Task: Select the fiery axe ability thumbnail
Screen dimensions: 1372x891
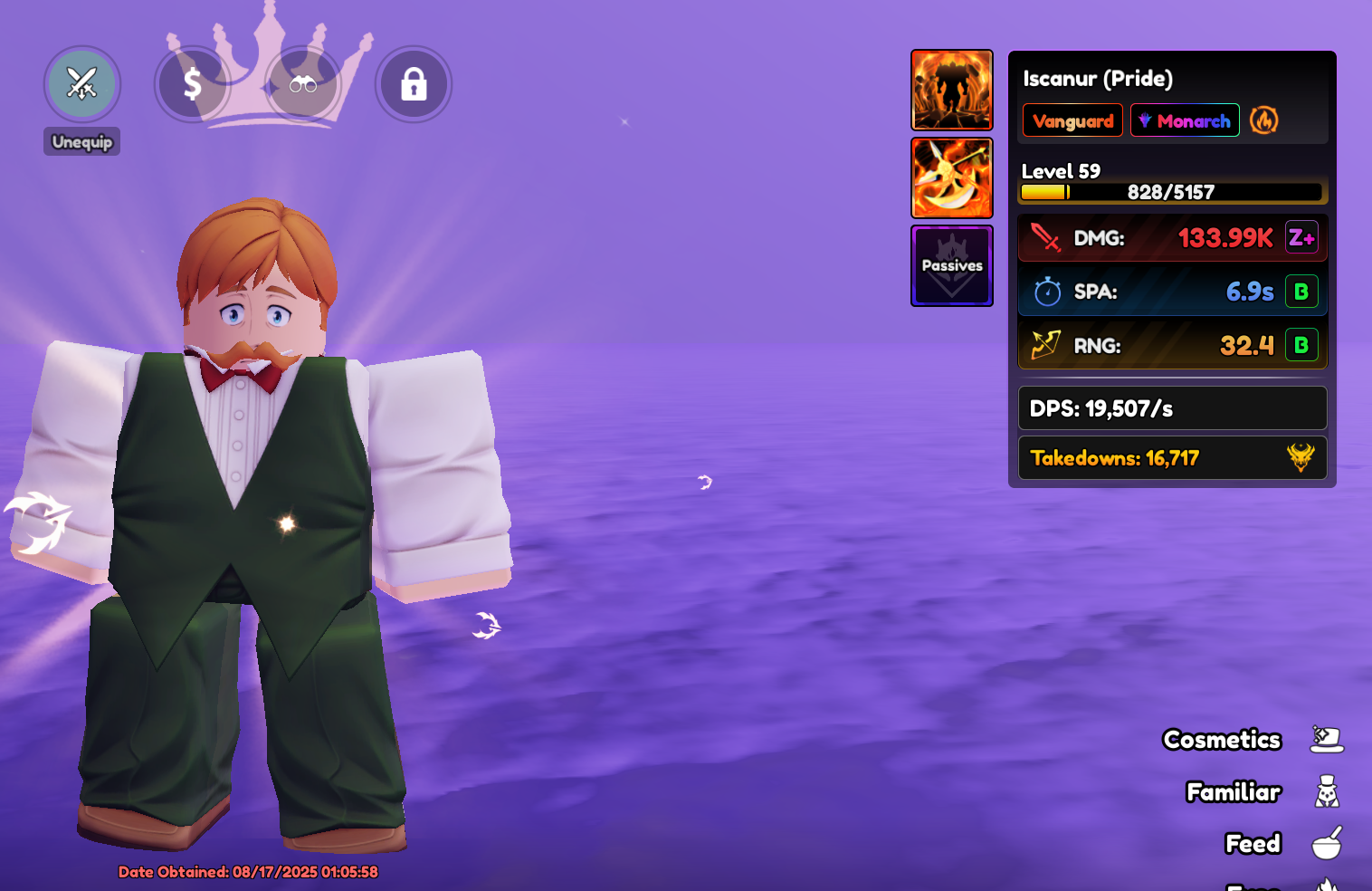Action: coord(952,178)
